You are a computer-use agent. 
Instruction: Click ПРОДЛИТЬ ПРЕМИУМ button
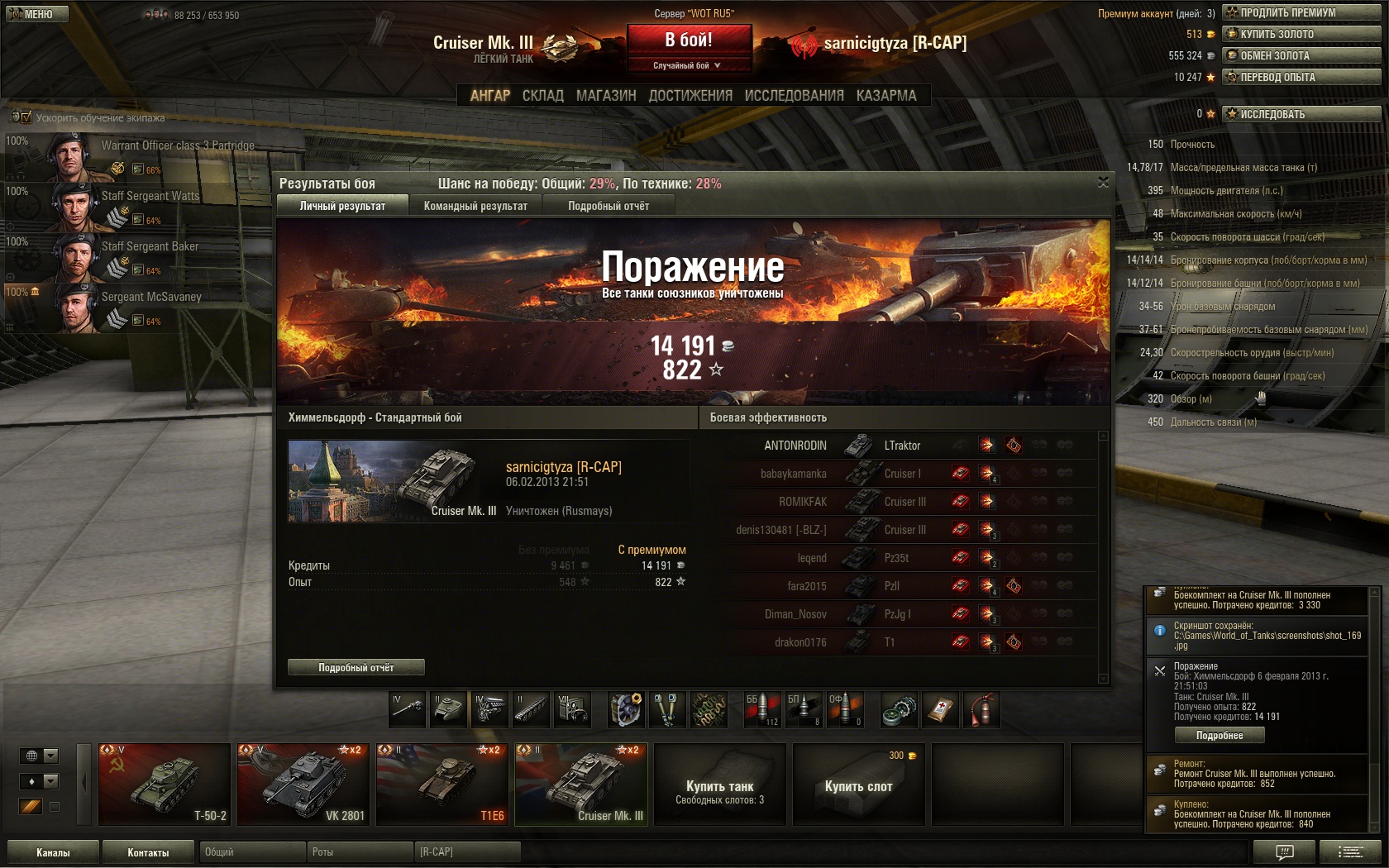tap(1301, 12)
